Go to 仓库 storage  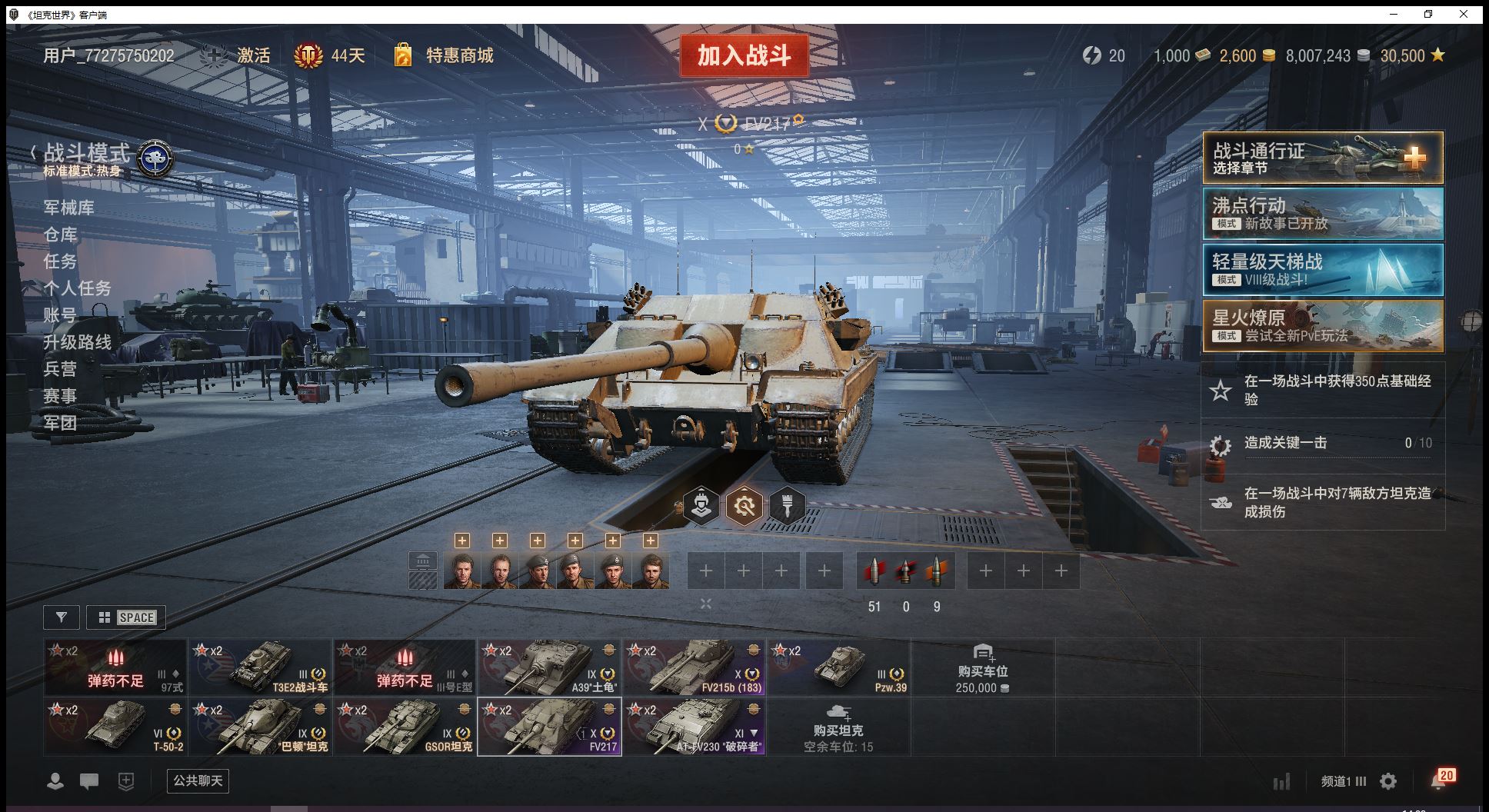(x=61, y=235)
